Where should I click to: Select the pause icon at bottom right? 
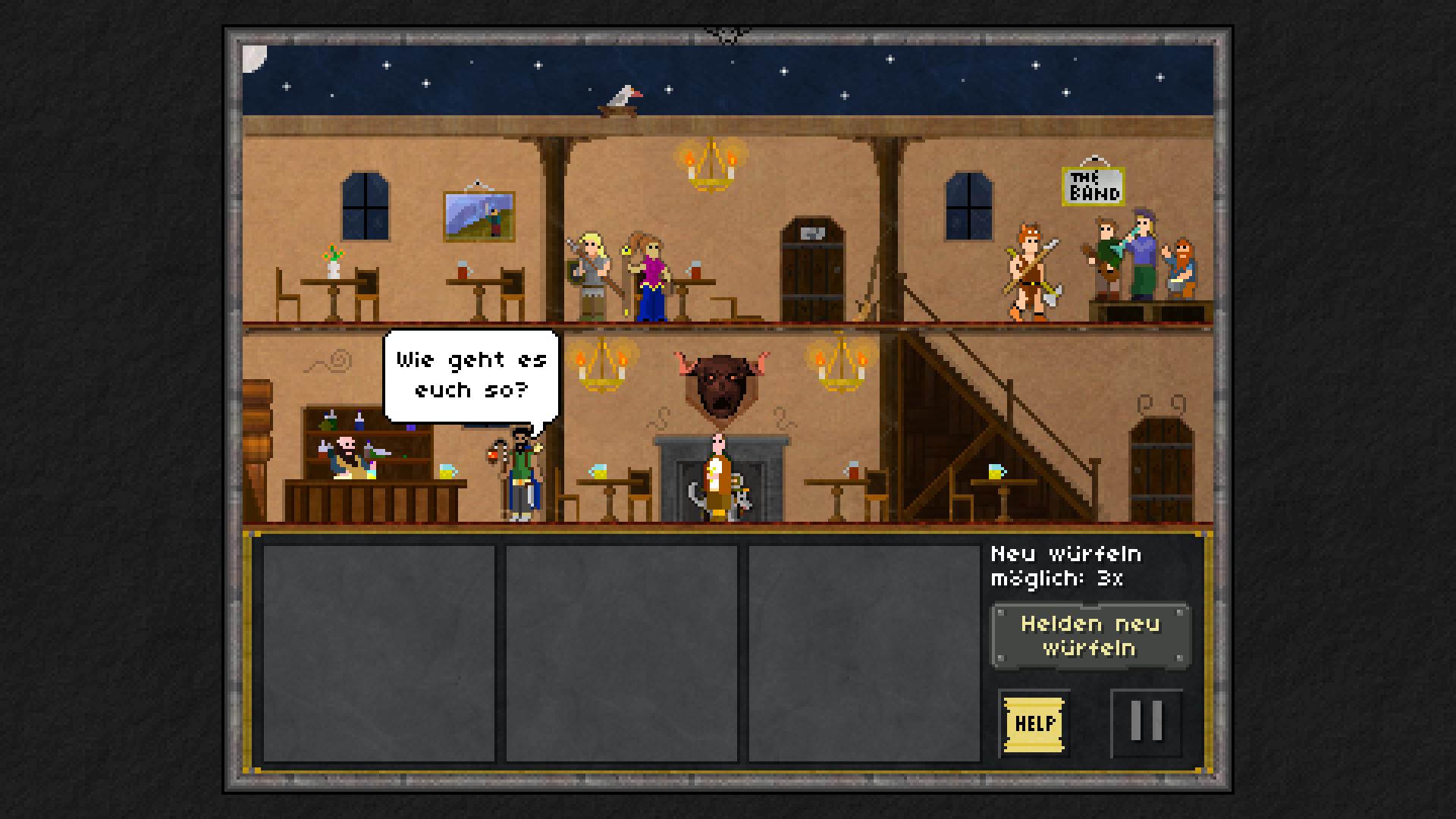1145,722
